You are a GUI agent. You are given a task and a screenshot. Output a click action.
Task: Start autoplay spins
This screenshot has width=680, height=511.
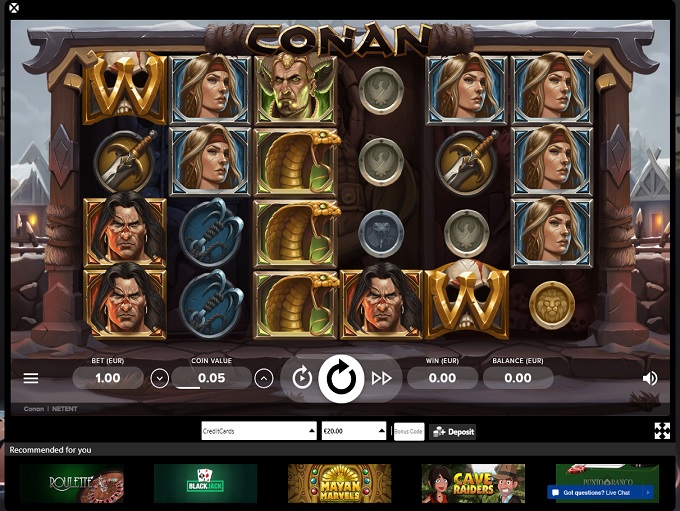coord(302,378)
